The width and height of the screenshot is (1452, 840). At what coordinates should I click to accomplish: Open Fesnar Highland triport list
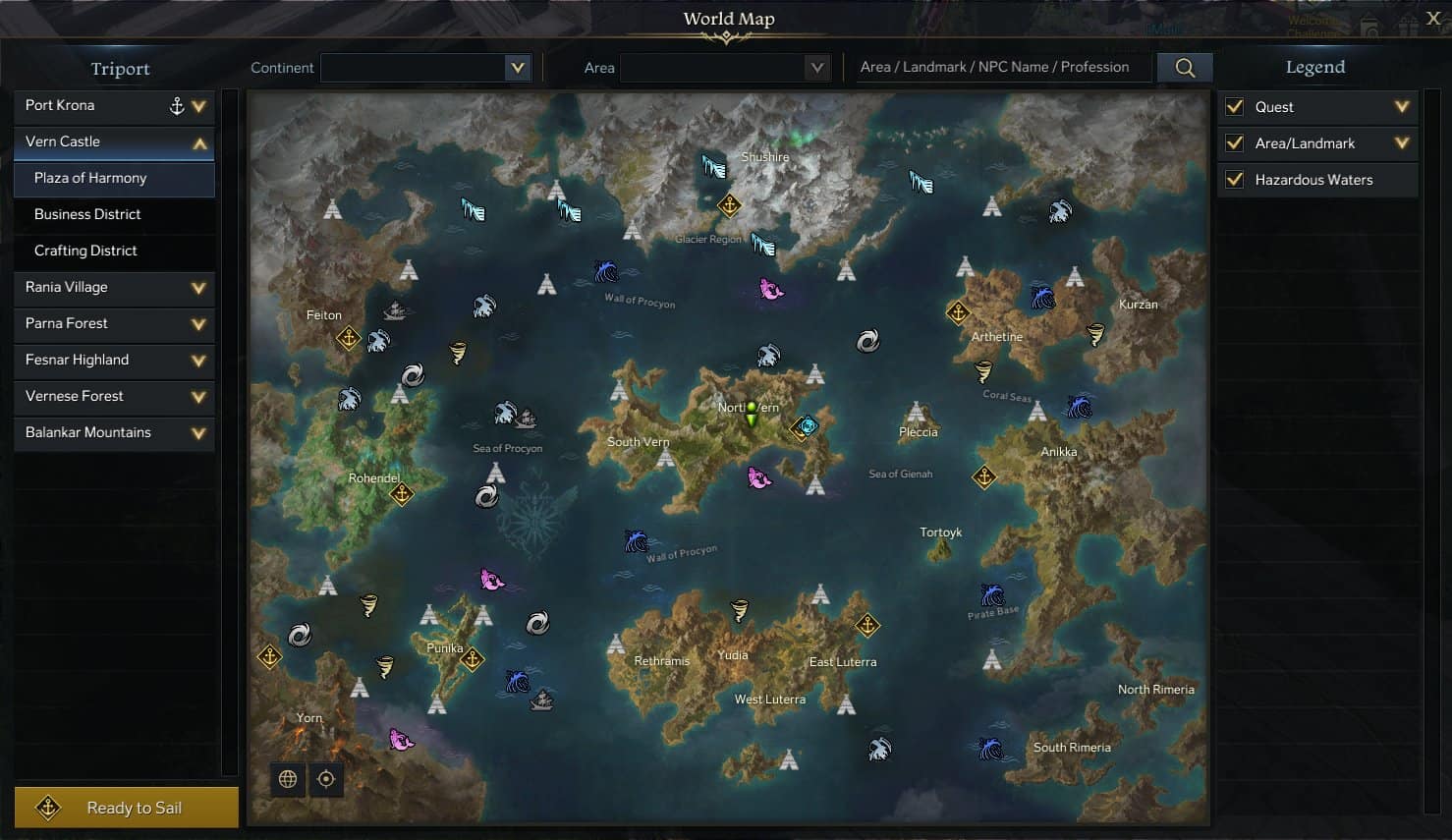pyautogui.click(x=198, y=361)
